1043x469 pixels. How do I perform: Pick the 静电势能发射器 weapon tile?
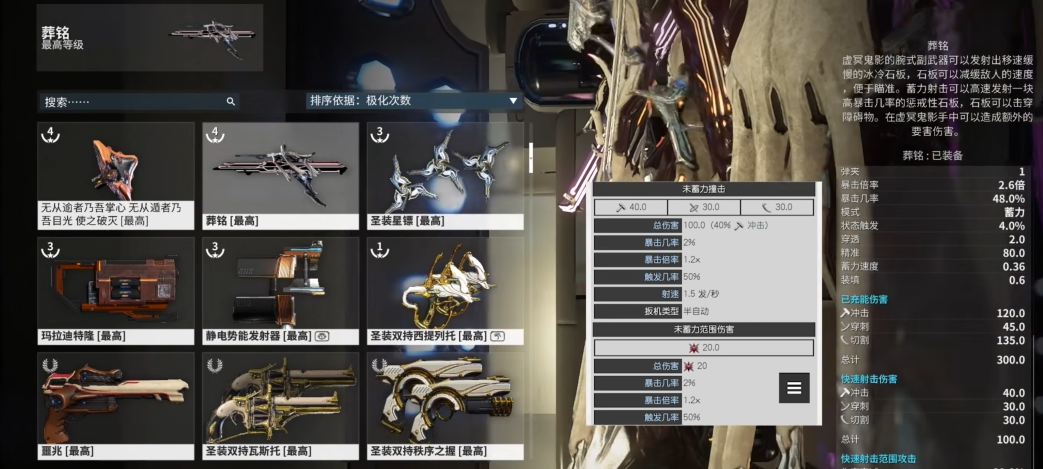[x=280, y=290]
